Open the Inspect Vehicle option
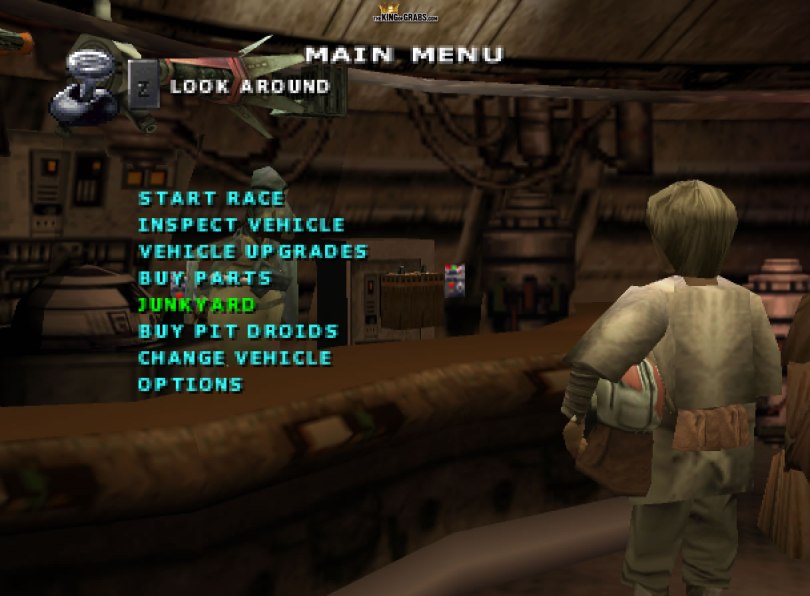Viewport: 810px width, 596px height. 241,226
